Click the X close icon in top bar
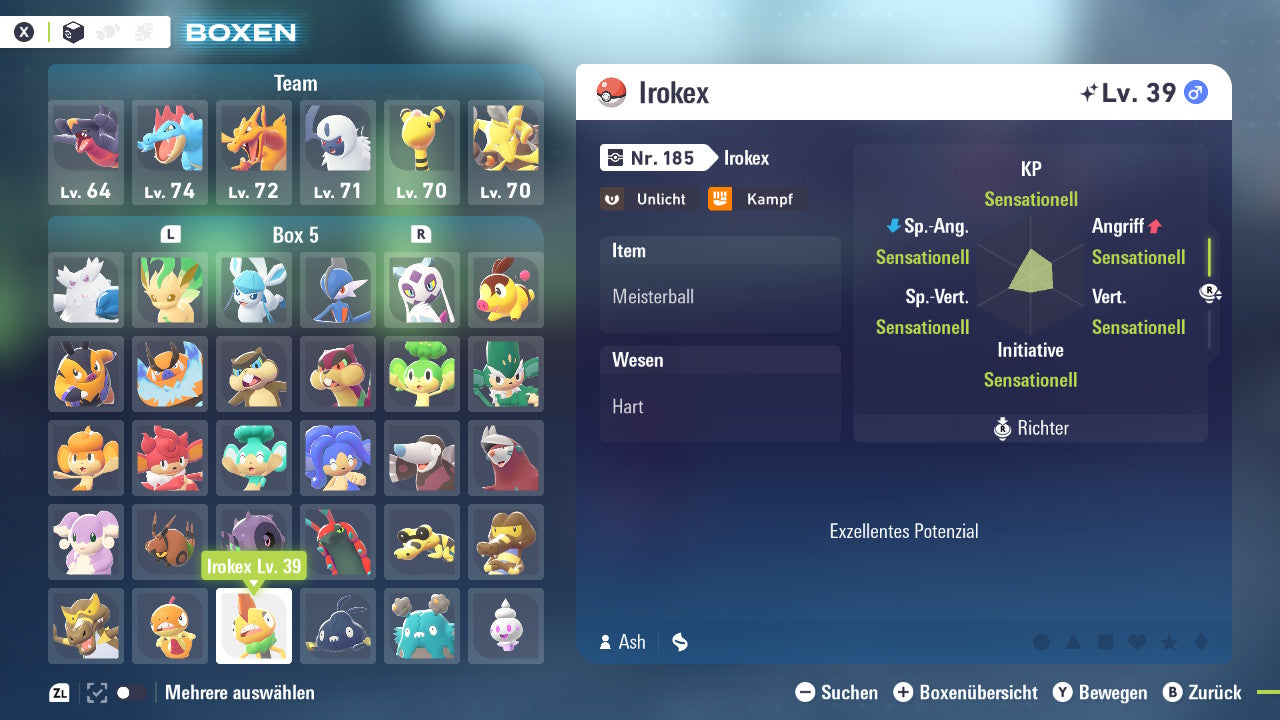This screenshot has width=1280, height=720. tap(23, 31)
